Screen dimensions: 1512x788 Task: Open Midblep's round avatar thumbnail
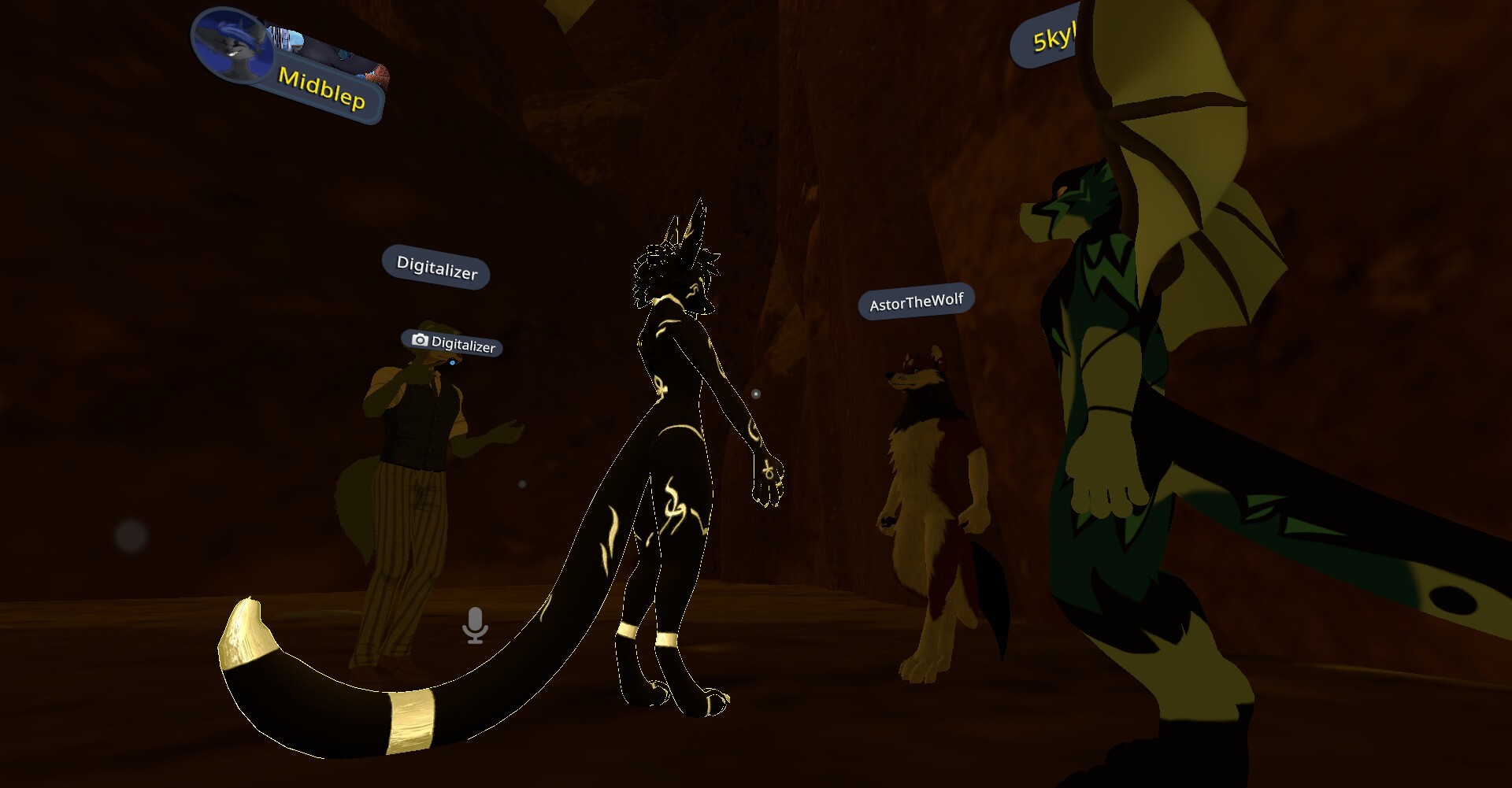[232, 44]
